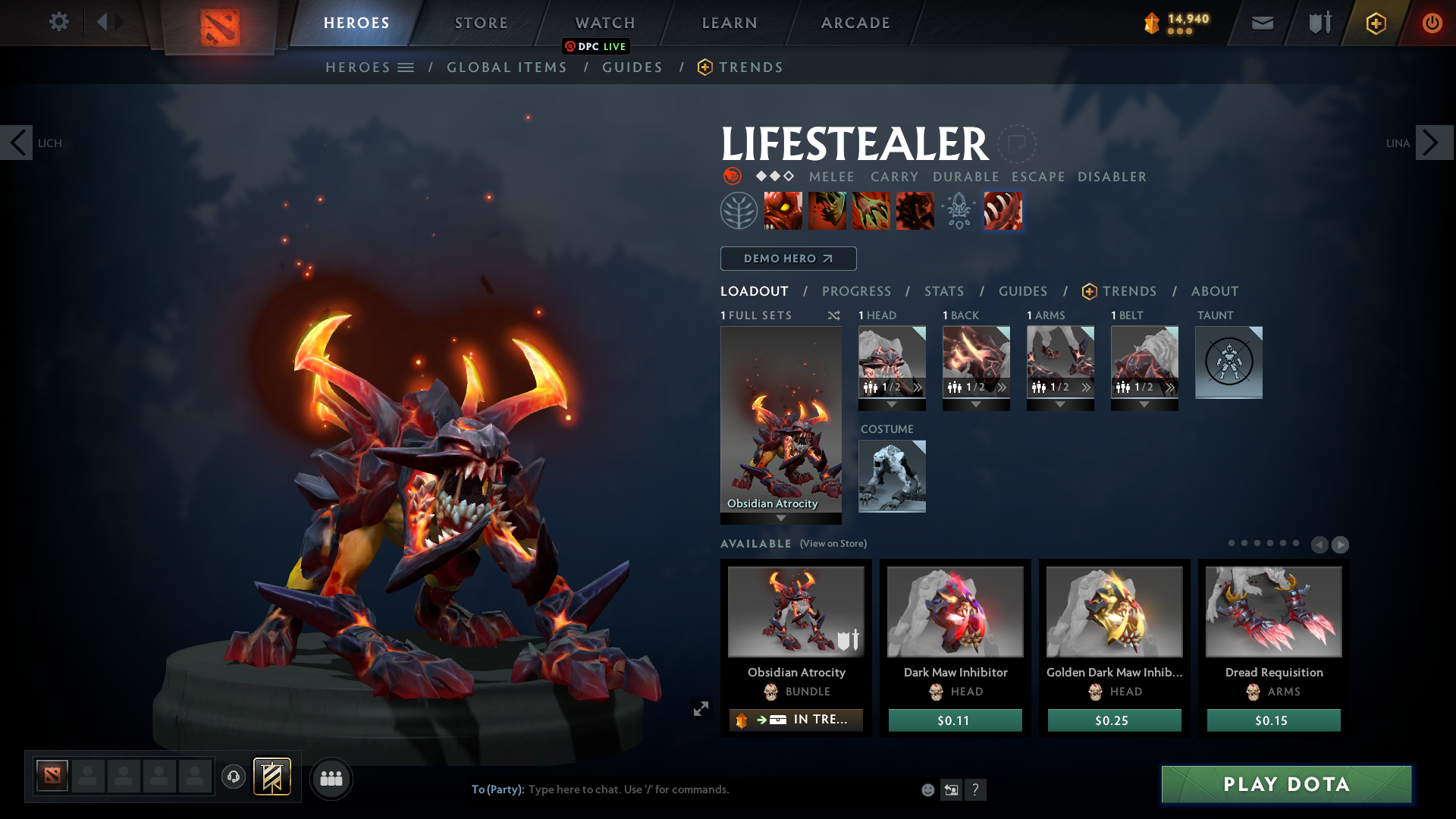Screen dimensions: 1456x819
Task: Click the DEMO HERO button
Action: 788,259
